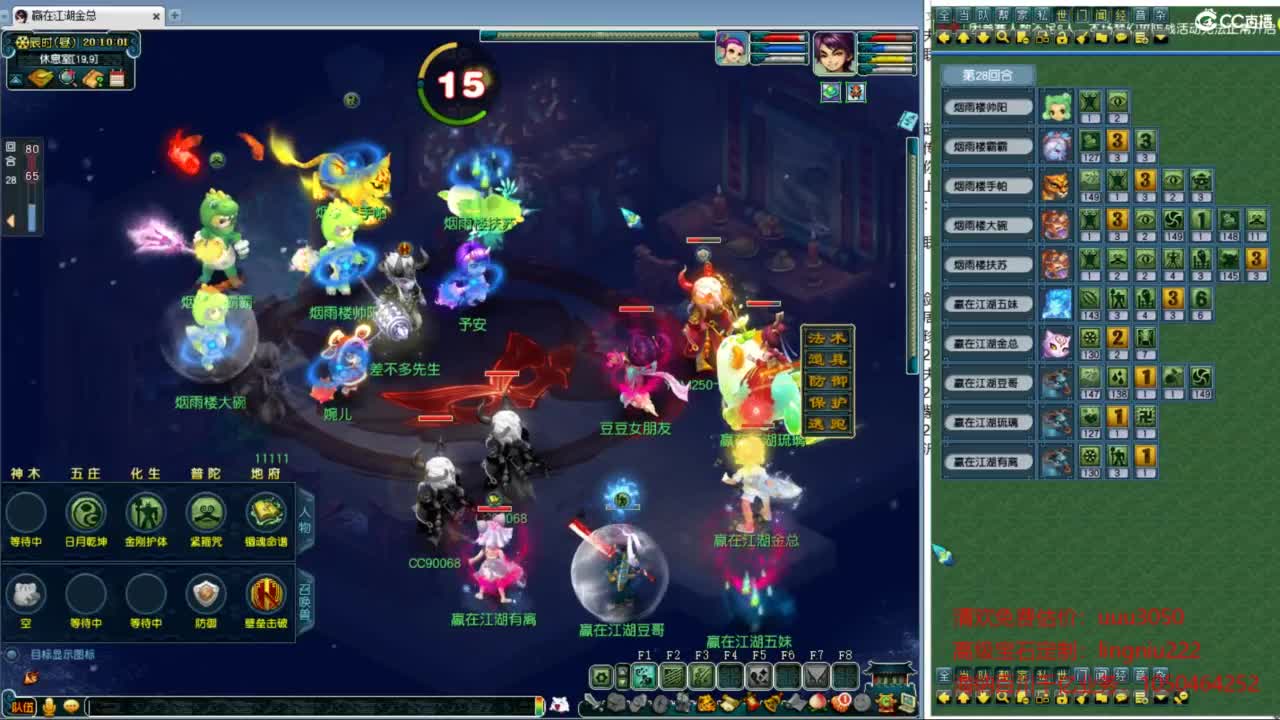The width and height of the screenshot is (1280, 720).
Task: Open the yellow dropdown arrow in chat toolbar
Action: [1161, 38]
